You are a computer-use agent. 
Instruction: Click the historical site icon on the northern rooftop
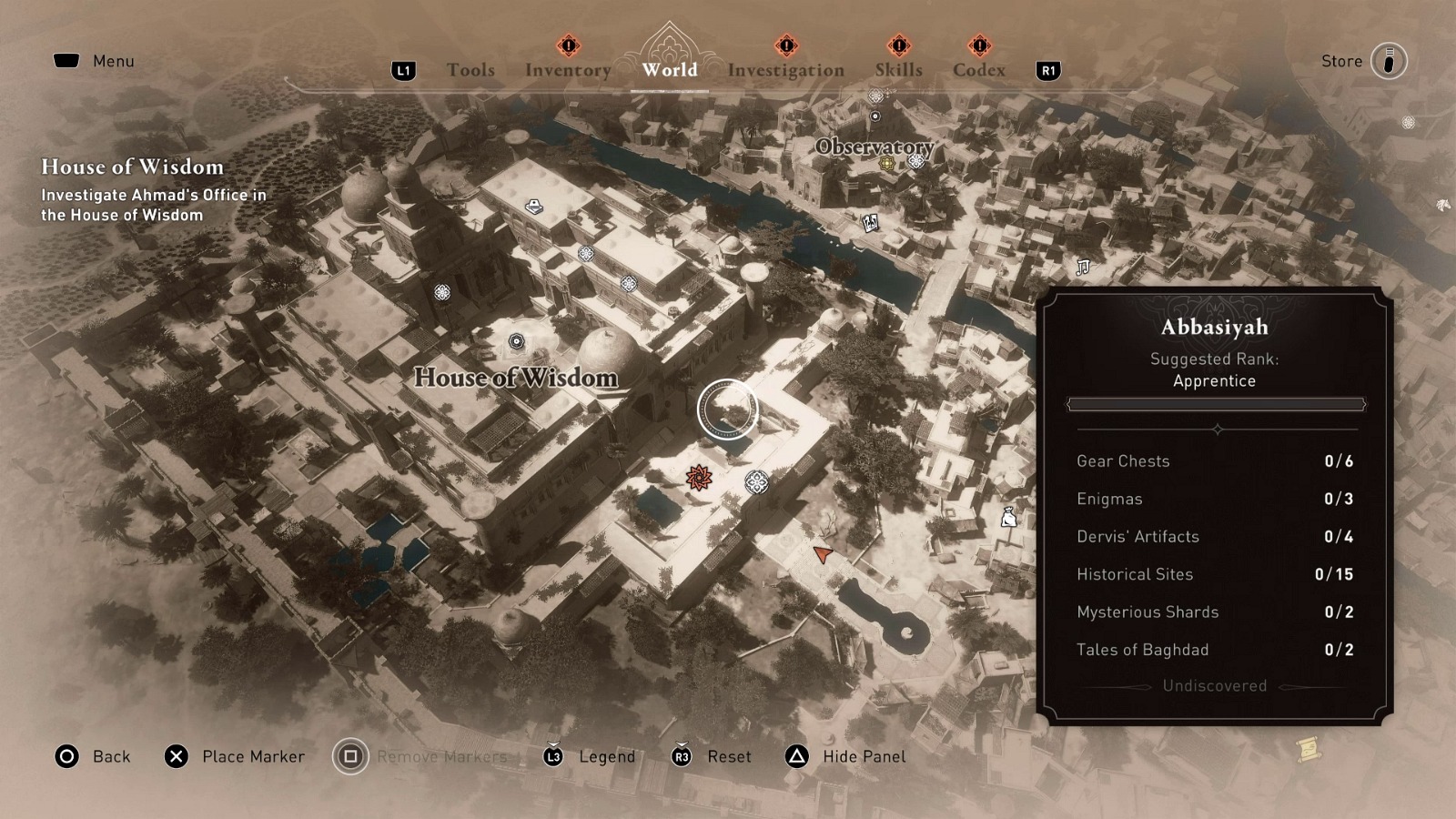click(587, 254)
